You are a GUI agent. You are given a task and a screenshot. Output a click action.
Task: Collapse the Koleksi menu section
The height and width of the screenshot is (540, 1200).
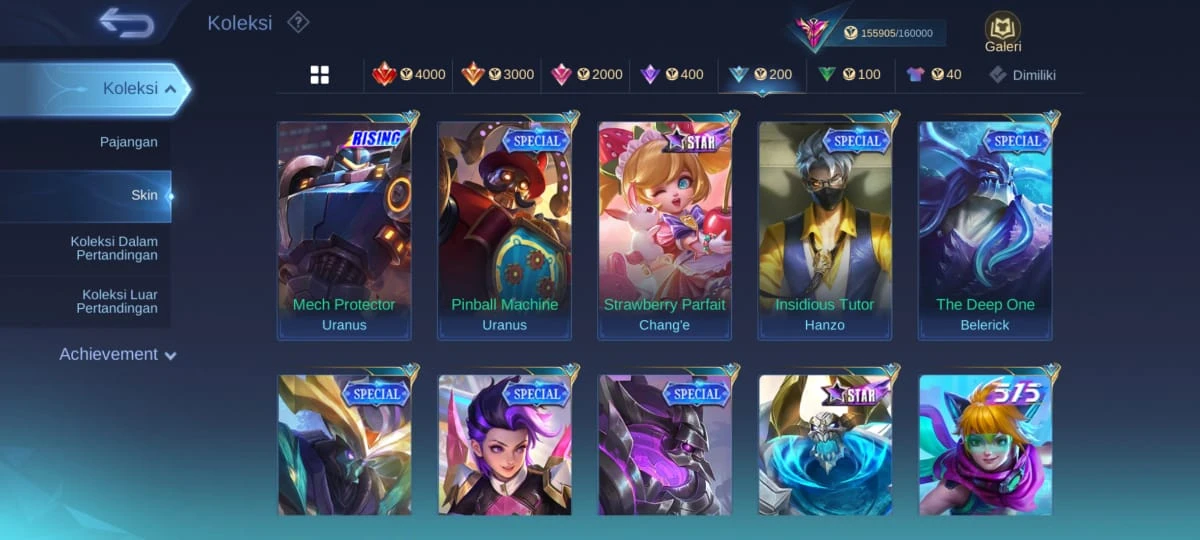(x=170, y=89)
